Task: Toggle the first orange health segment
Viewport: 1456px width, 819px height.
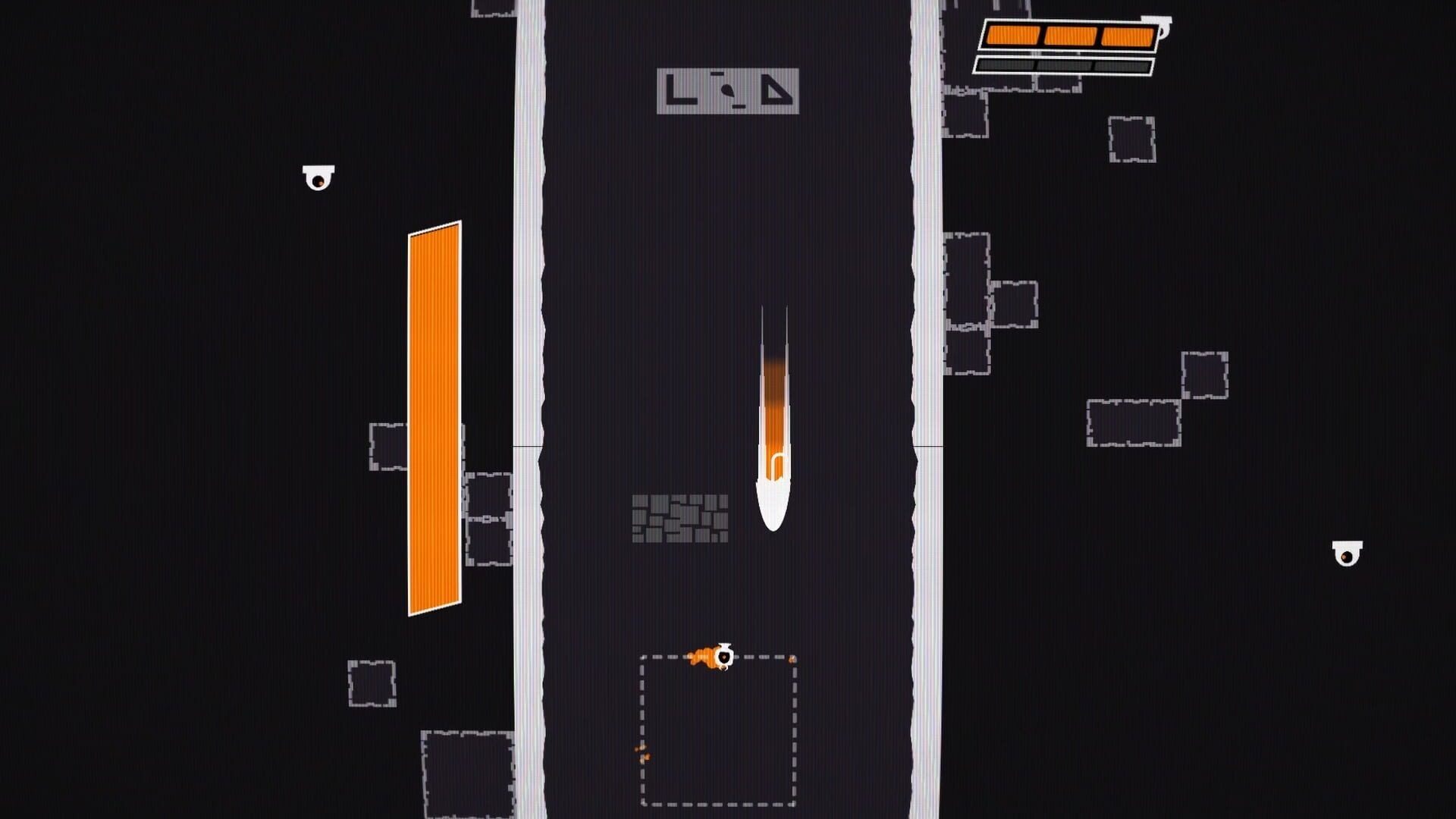Action: [x=1014, y=34]
